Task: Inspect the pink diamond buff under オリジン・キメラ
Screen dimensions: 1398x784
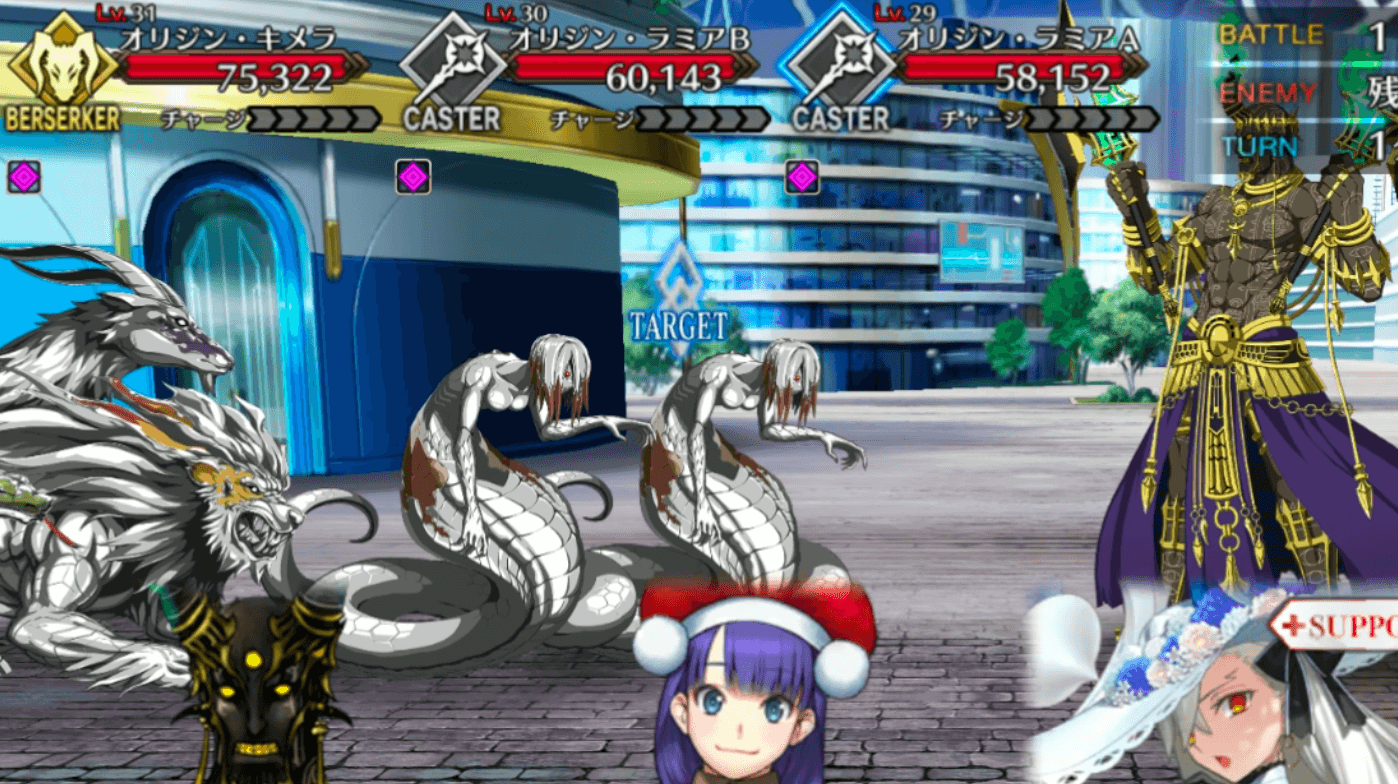Action: [24, 177]
